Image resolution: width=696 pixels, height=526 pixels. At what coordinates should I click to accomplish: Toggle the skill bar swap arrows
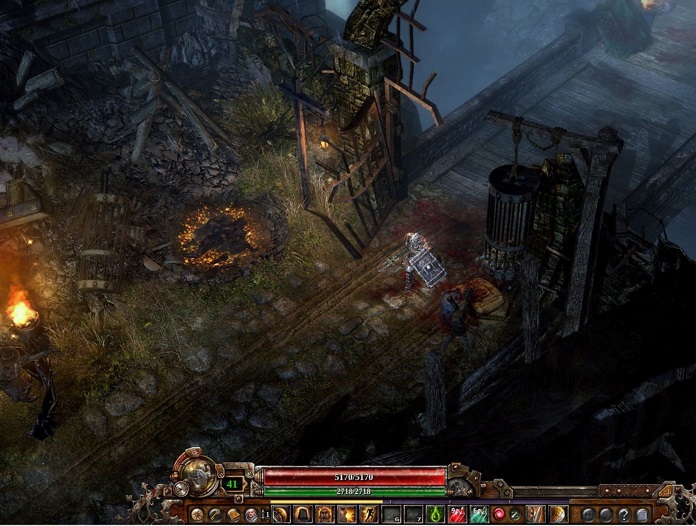click(x=265, y=514)
